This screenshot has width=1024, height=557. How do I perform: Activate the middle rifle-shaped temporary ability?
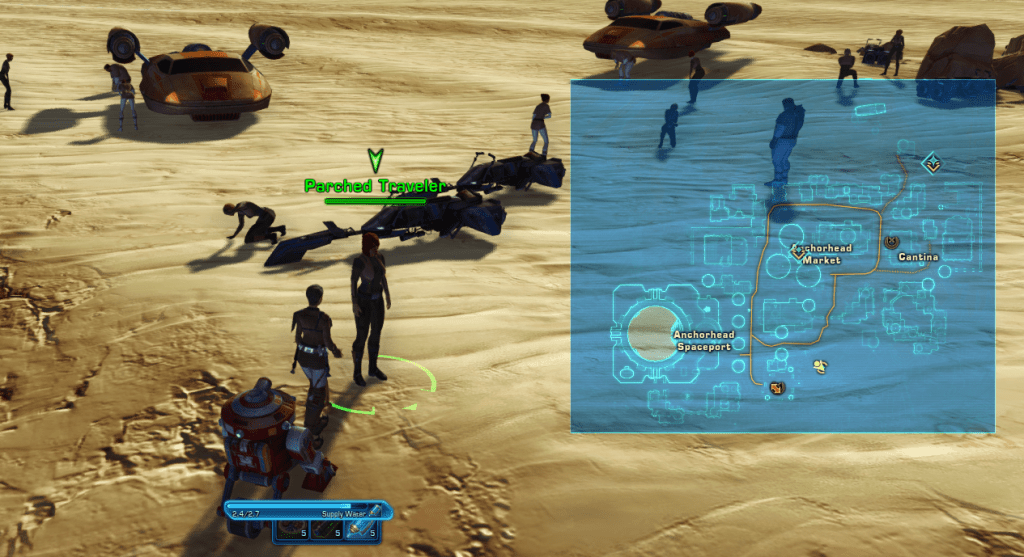(x=326, y=530)
